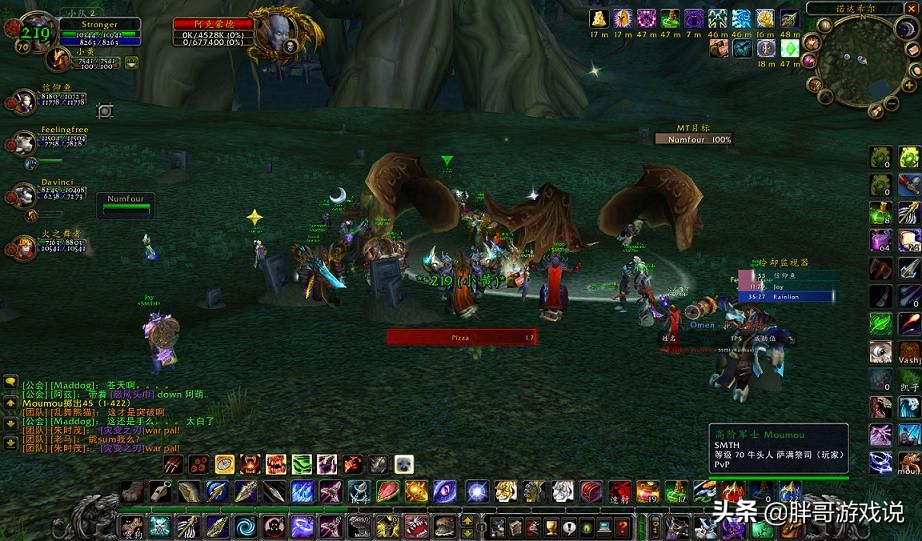Click the Numfour focus frame

click(126, 199)
